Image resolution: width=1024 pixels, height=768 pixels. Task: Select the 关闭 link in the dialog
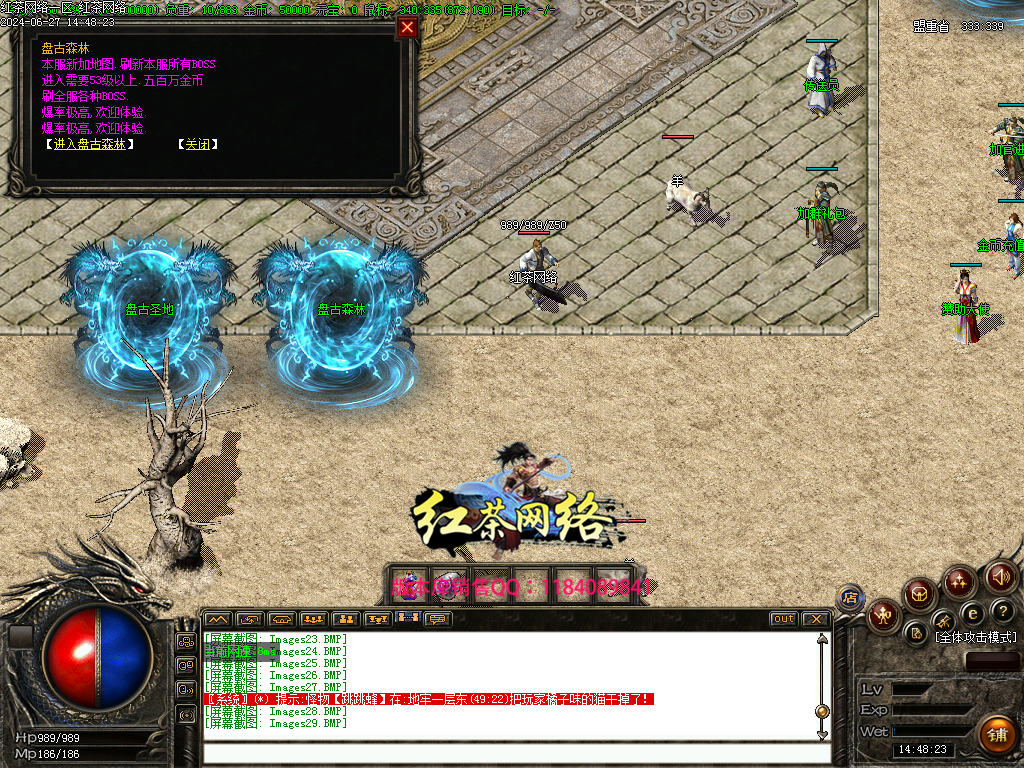coord(197,144)
